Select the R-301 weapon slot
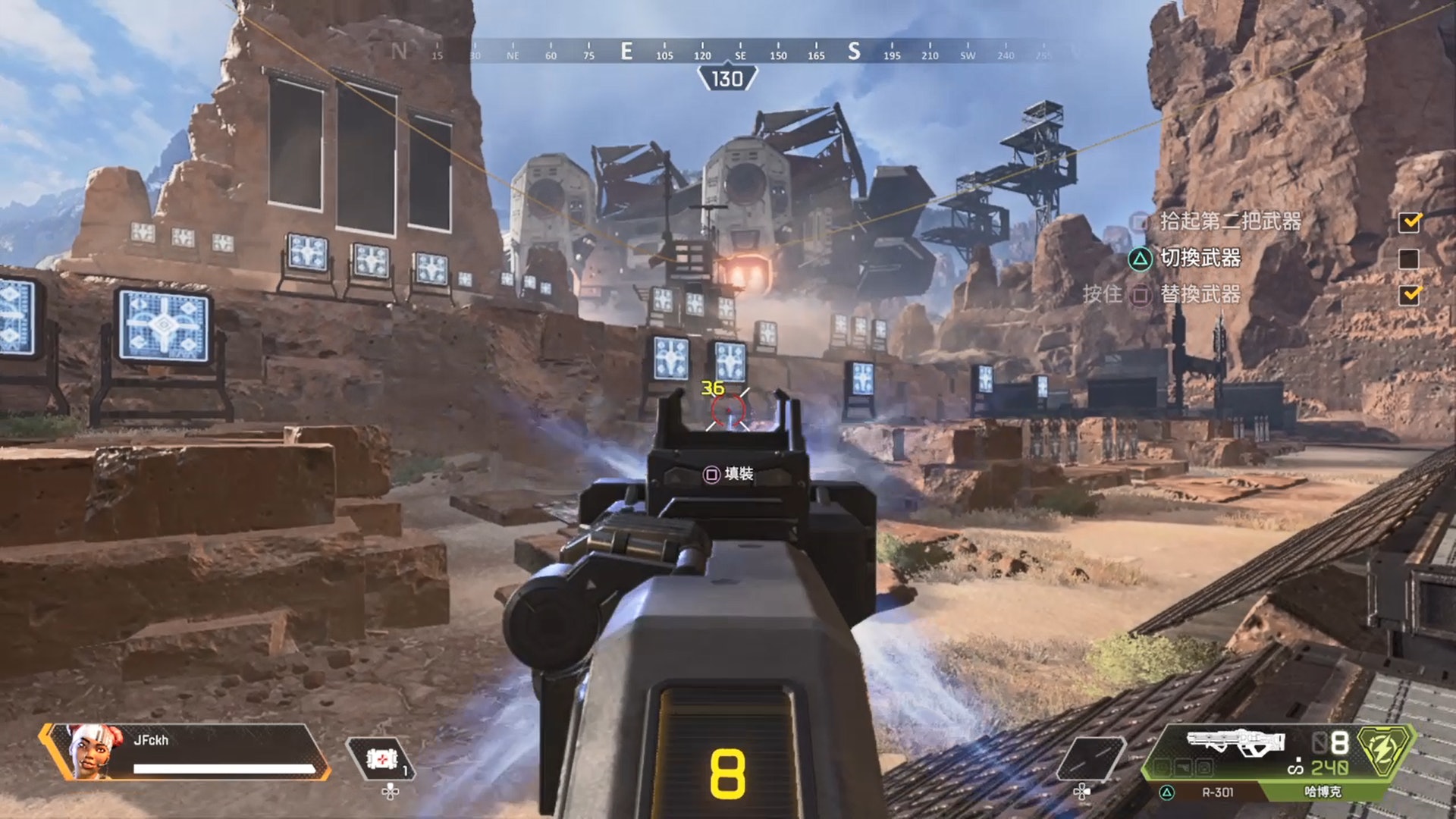The width and height of the screenshot is (1456, 819). 1216,792
